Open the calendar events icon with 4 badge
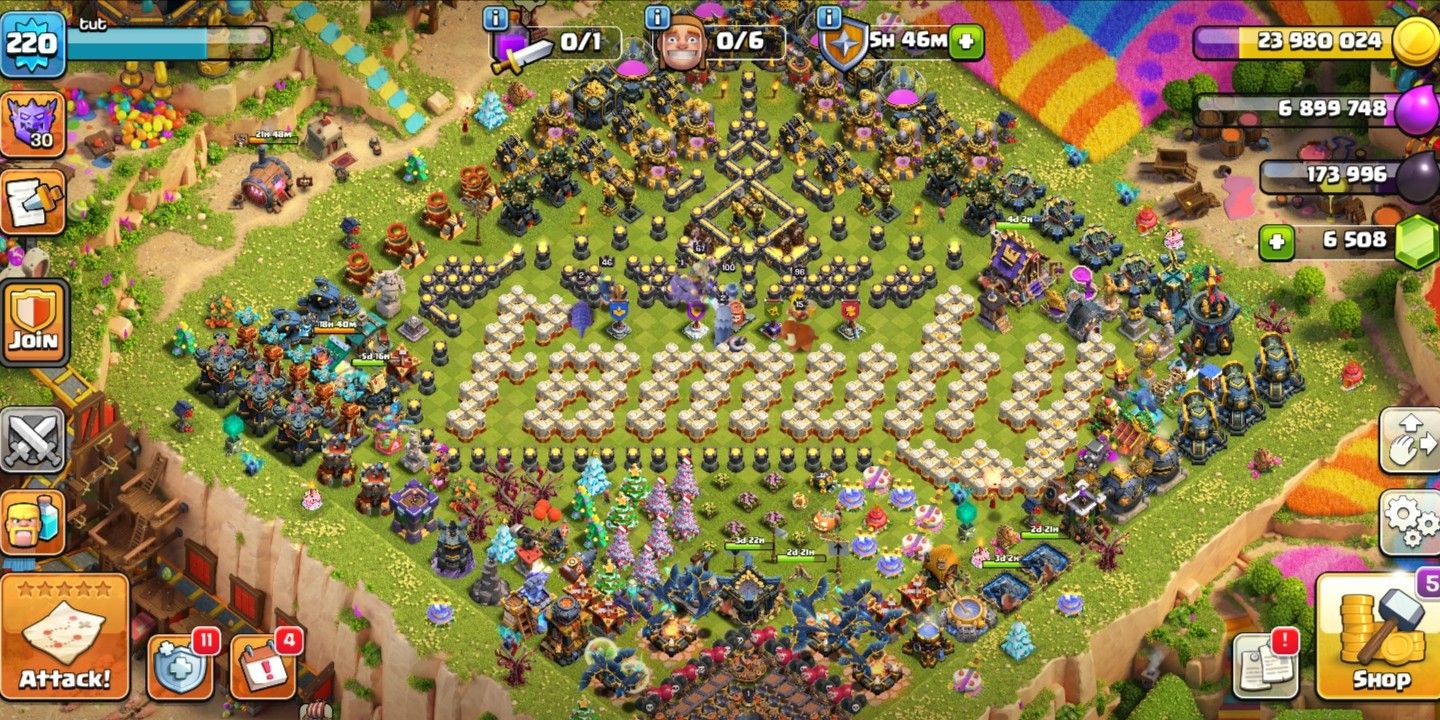This screenshot has height=720, width=1440. point(264,665)
